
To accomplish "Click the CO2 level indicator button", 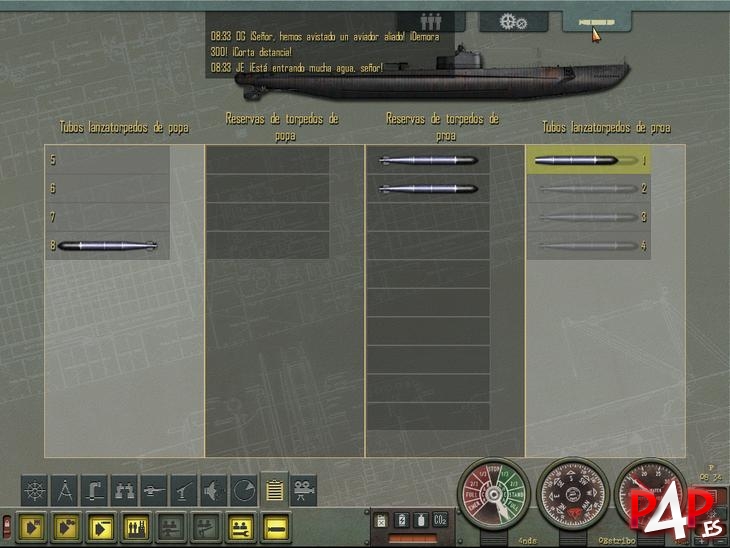I will pyautogui.click(x=440, y=520).
